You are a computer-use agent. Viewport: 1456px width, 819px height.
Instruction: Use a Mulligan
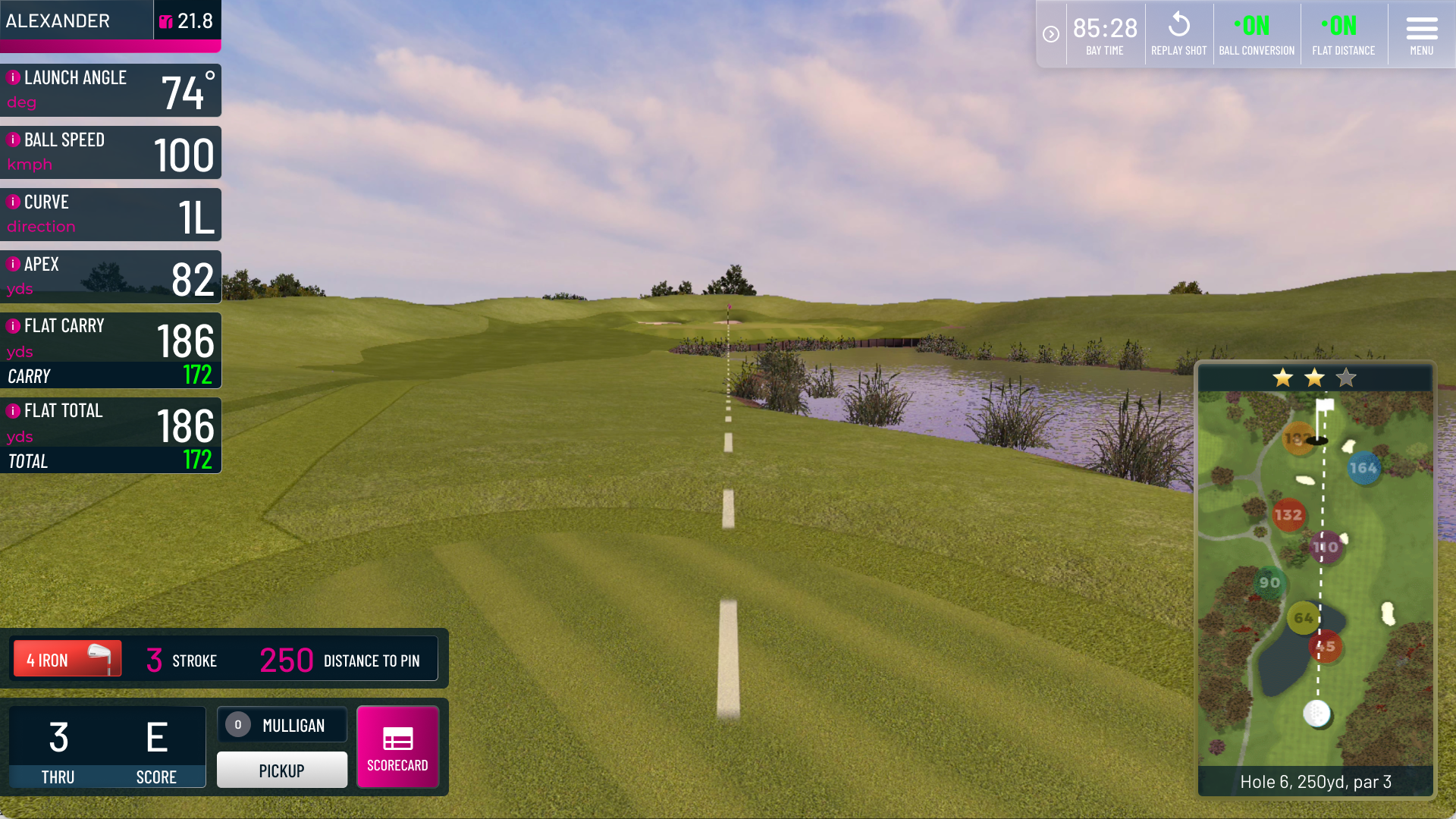tap(281, 725)
